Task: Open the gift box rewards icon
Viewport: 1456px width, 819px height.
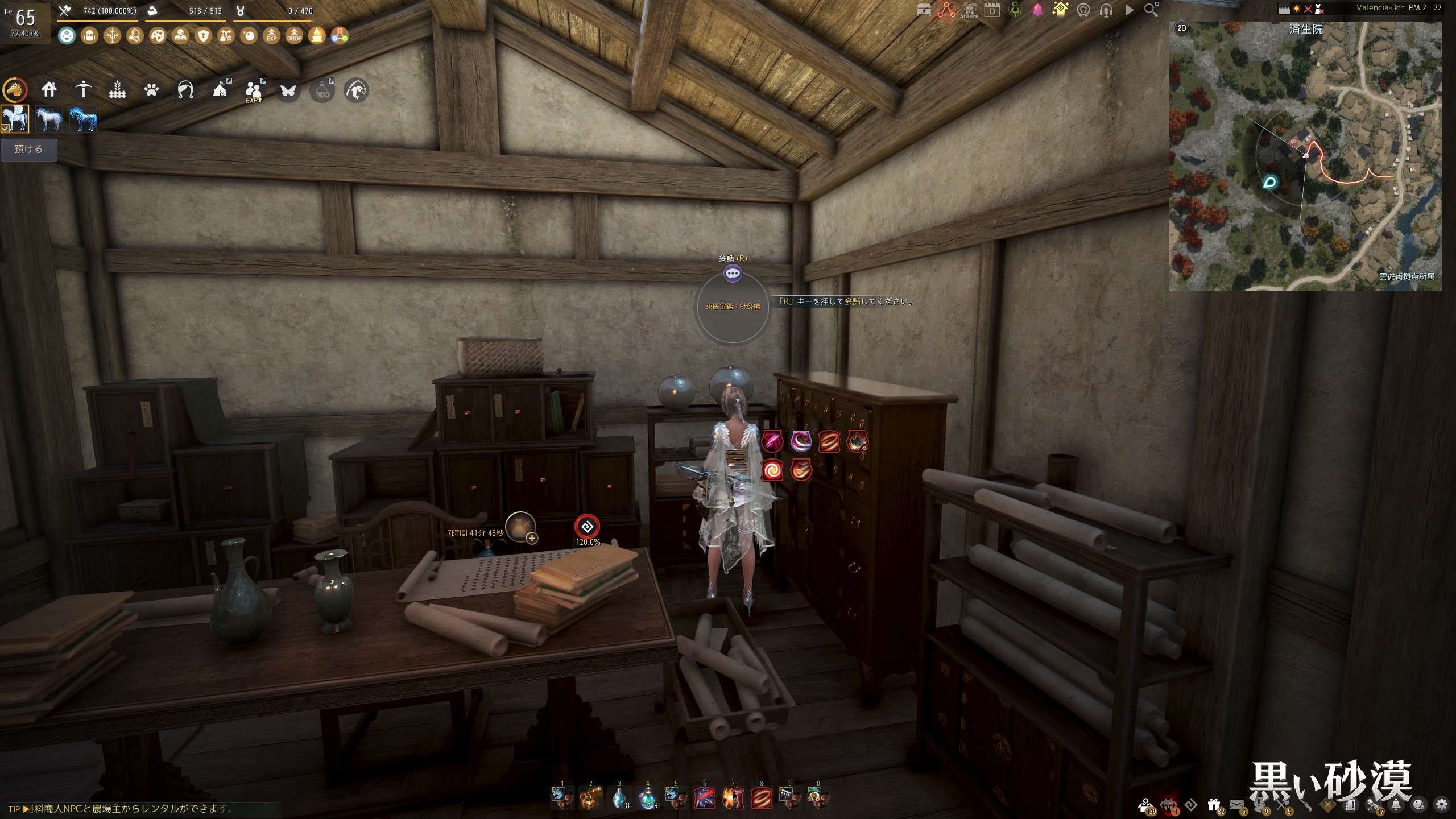Action: [1214, 804]
